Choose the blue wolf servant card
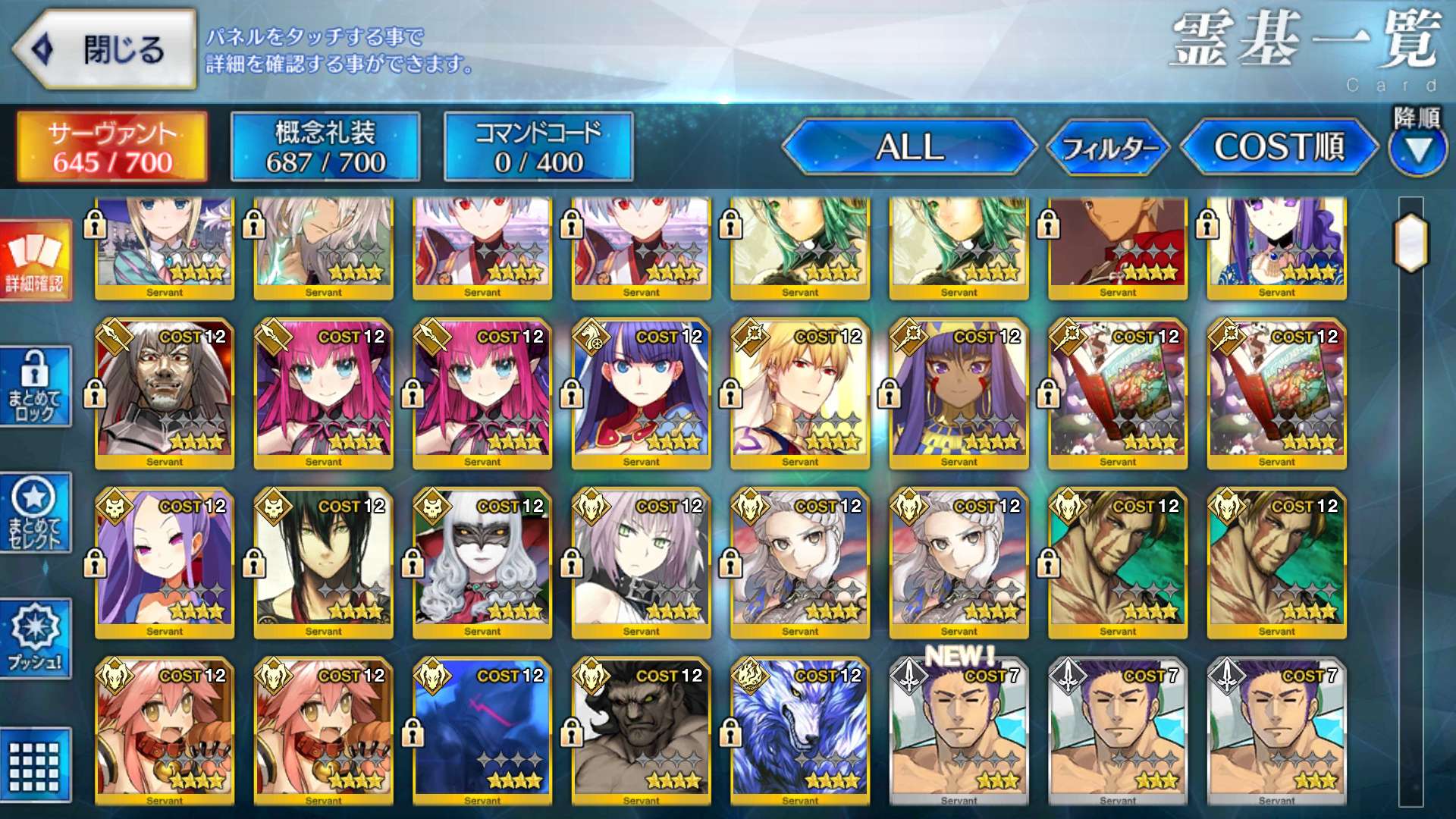Screen dimensions: 1456x819 pos(800,732)
